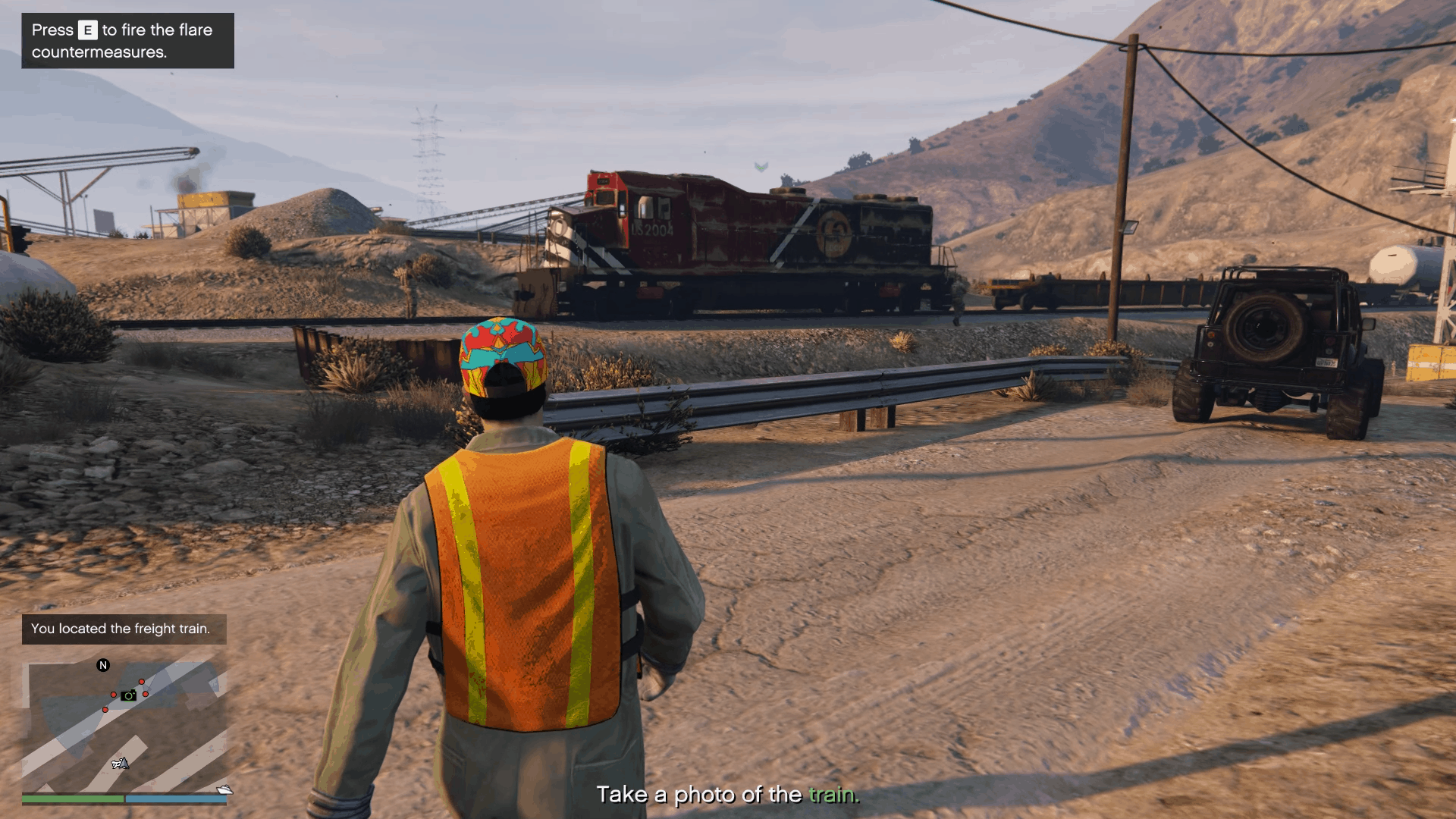Click the flare countermeasures hint box

[127, 41]
